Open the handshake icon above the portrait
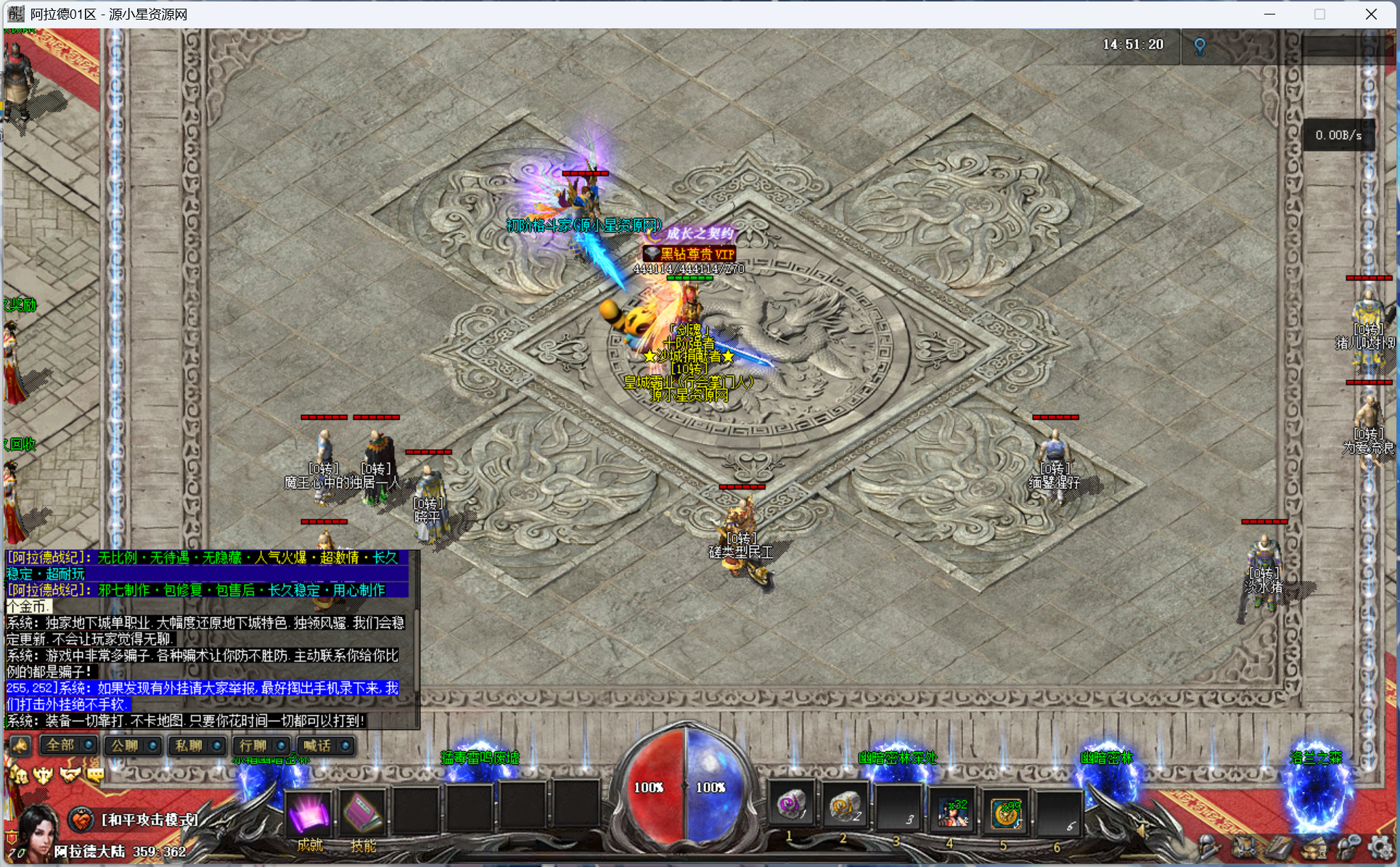1400x867 pixels. pyautogui.click(x=70, y=775)
